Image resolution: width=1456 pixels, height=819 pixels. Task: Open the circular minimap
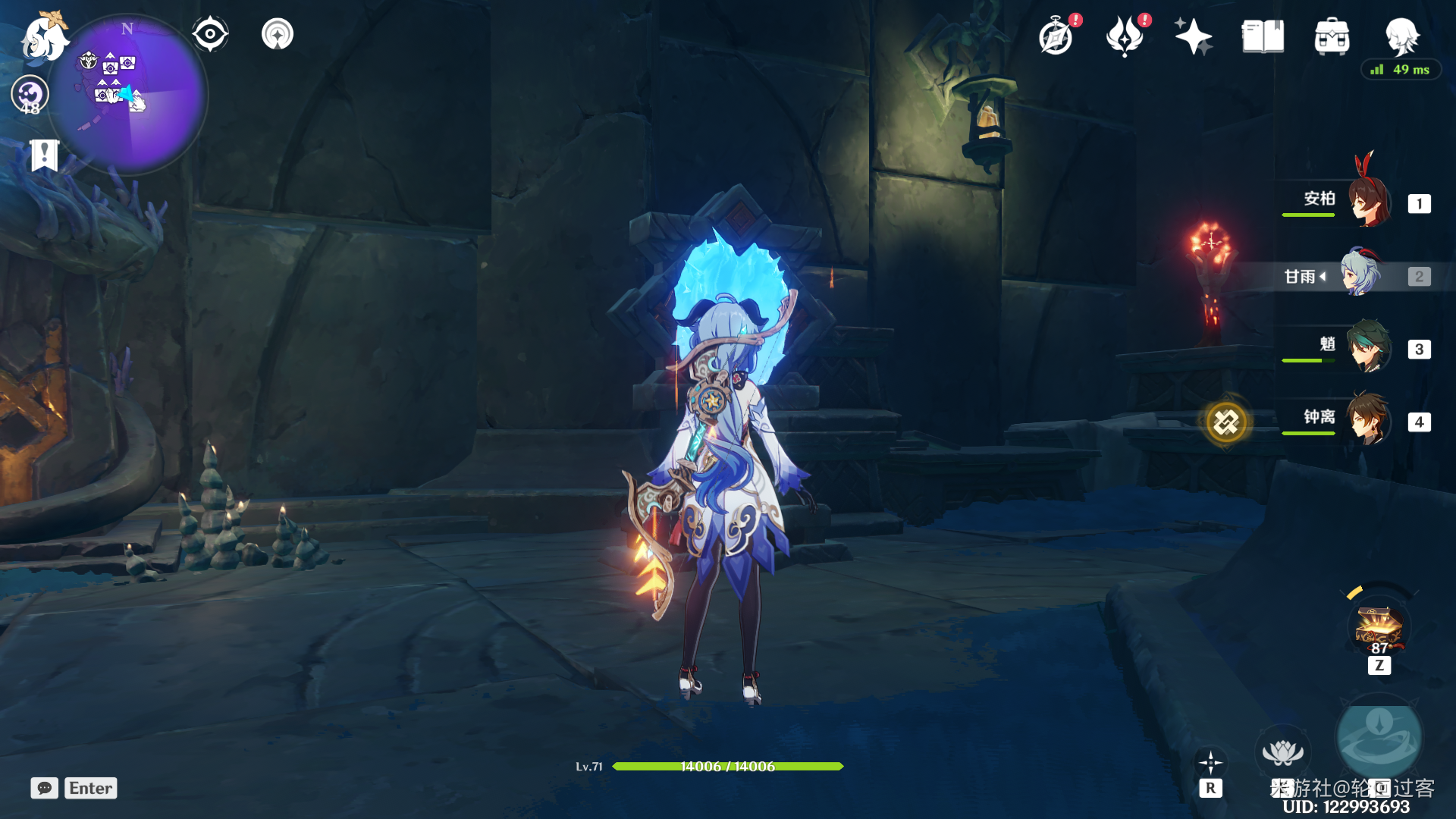[129, 95]
